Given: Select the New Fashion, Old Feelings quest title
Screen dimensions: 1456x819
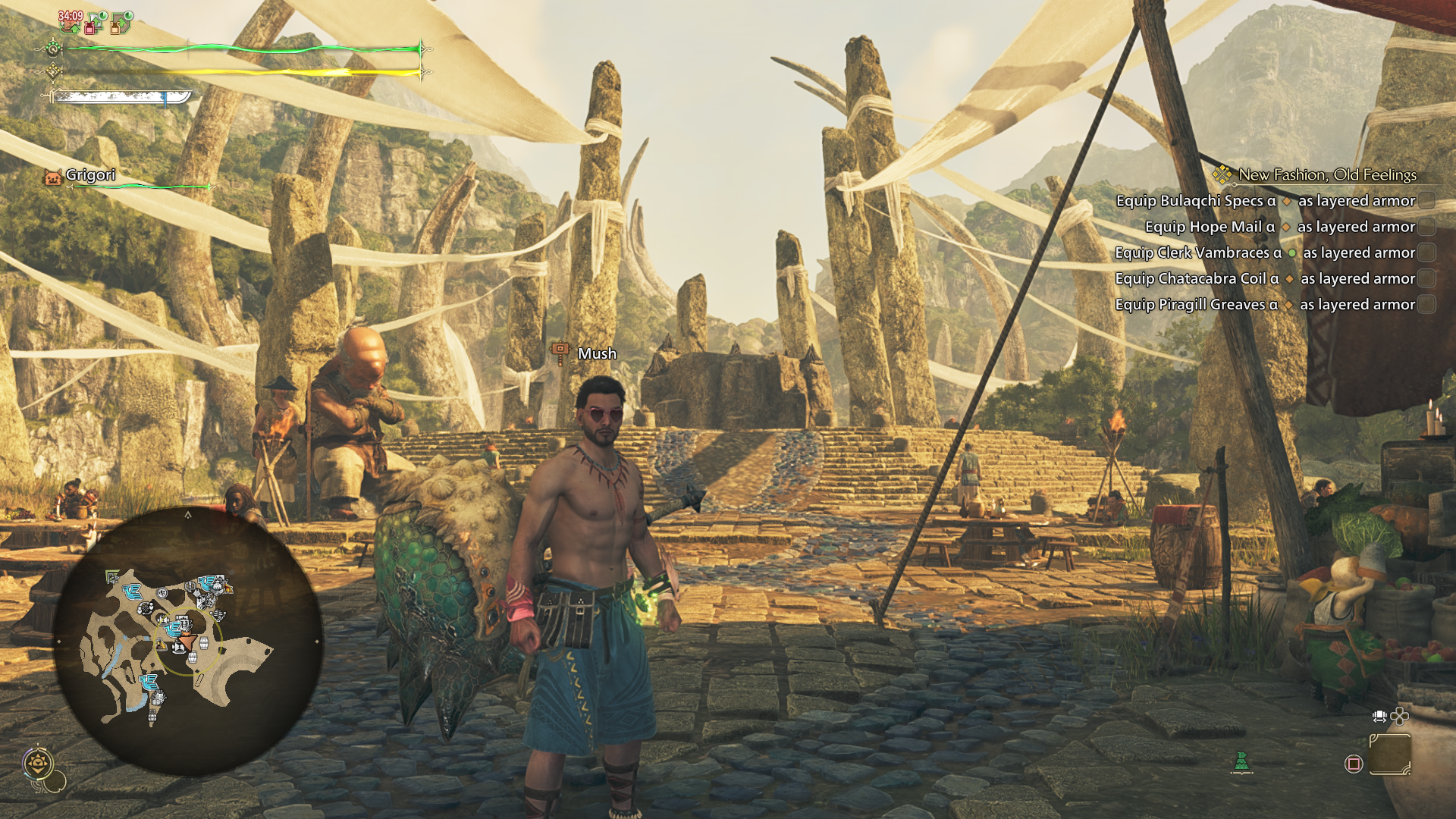Looking at the screenshot, I should (1326, 175).
